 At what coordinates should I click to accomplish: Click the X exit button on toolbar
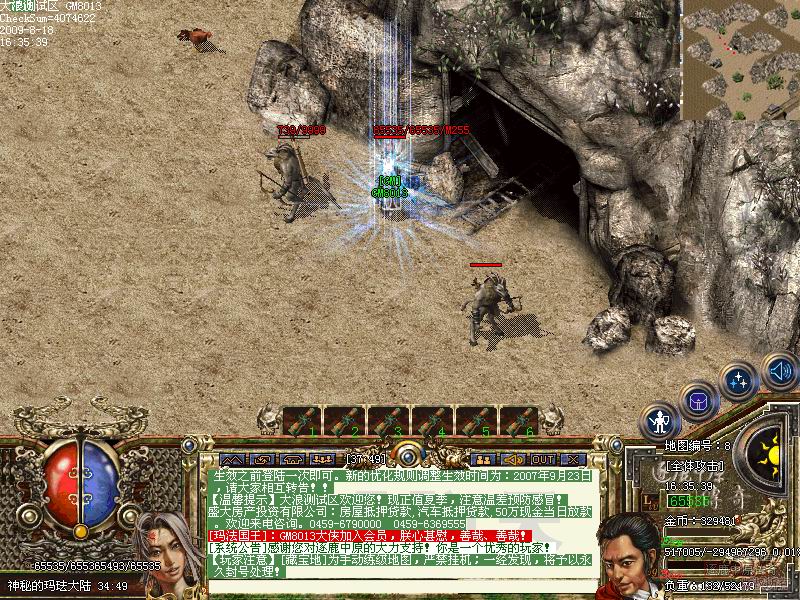(x=571, y=459)
